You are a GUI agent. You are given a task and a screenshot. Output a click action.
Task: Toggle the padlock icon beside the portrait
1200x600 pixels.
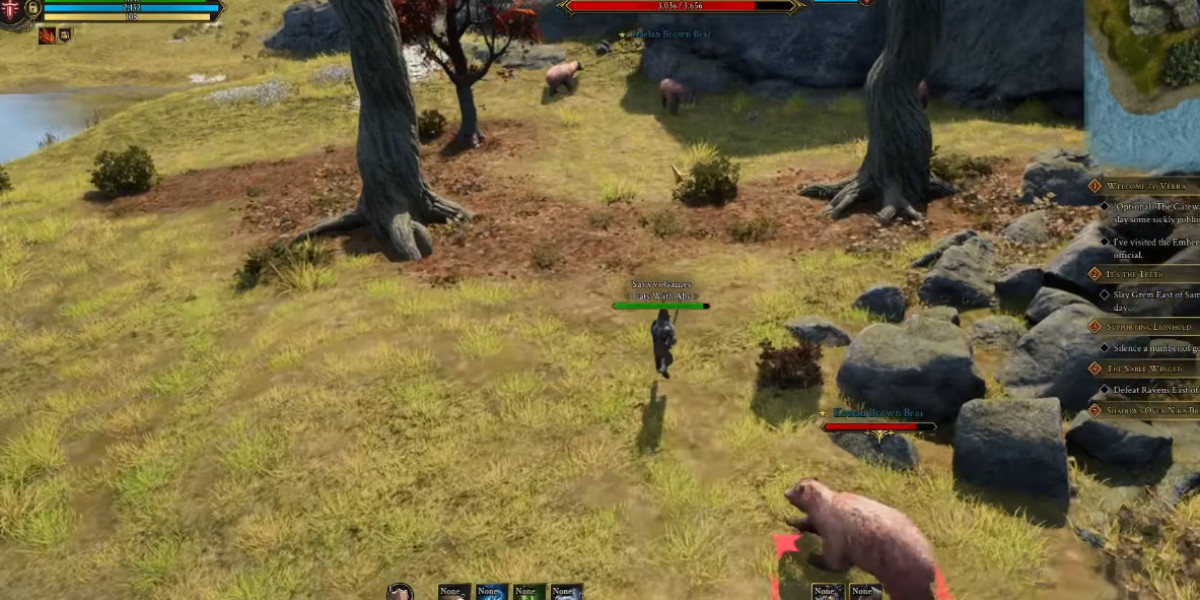(x=33, y=8)
